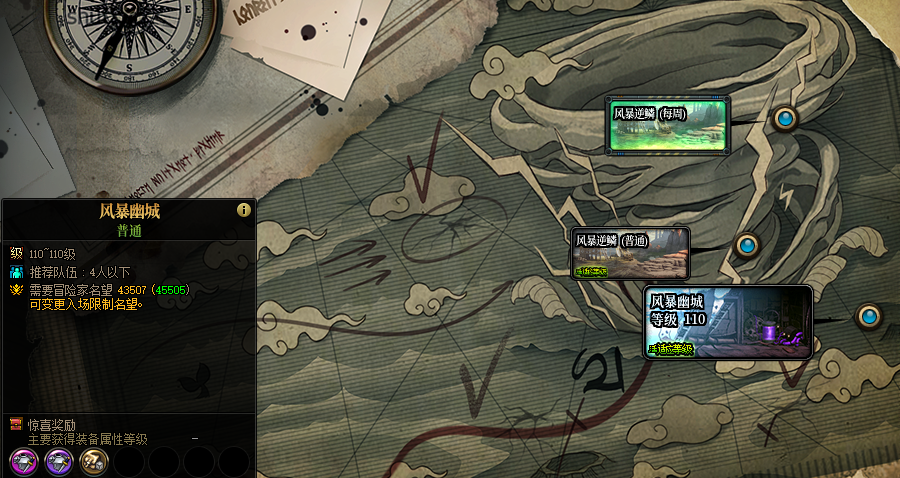Click the blue map node beside 风暴逆鳞 (普通)
The image size is (900, 478).
click(746, 245)
